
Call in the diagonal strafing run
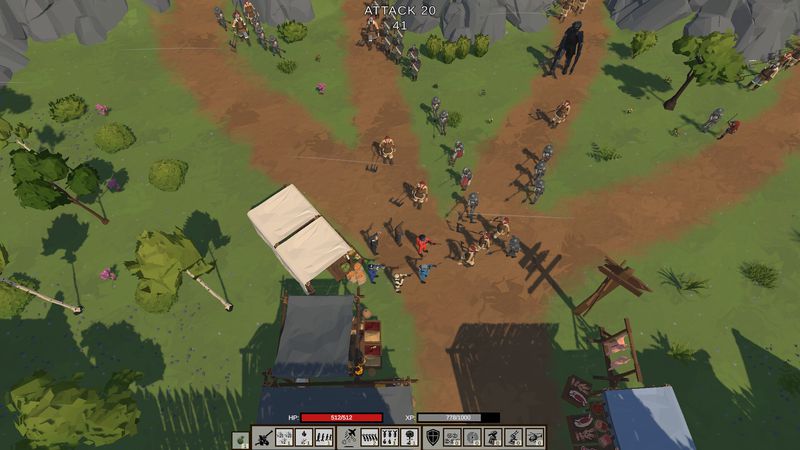(369, 437)
